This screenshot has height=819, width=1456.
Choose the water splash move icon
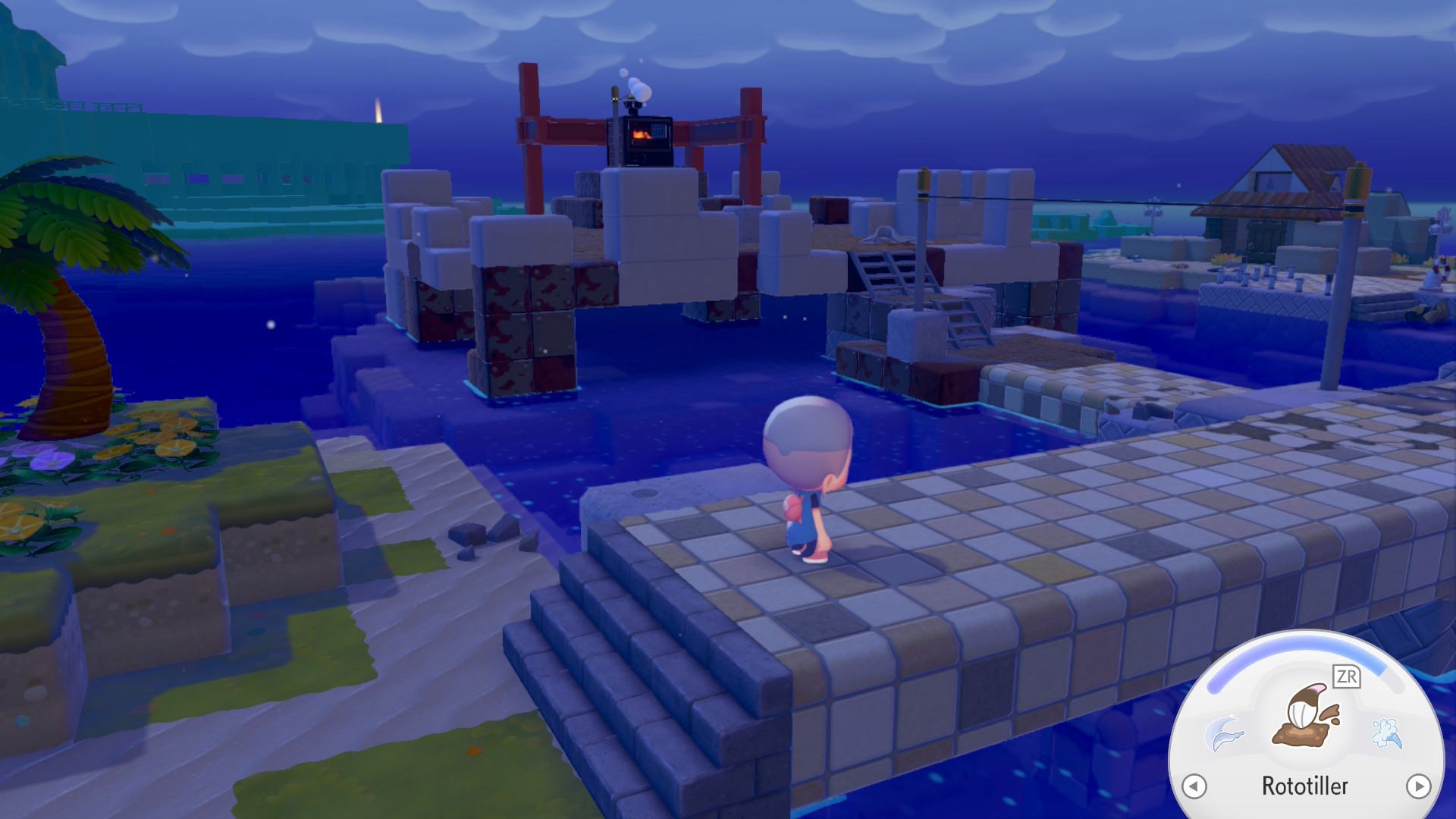1387,733
